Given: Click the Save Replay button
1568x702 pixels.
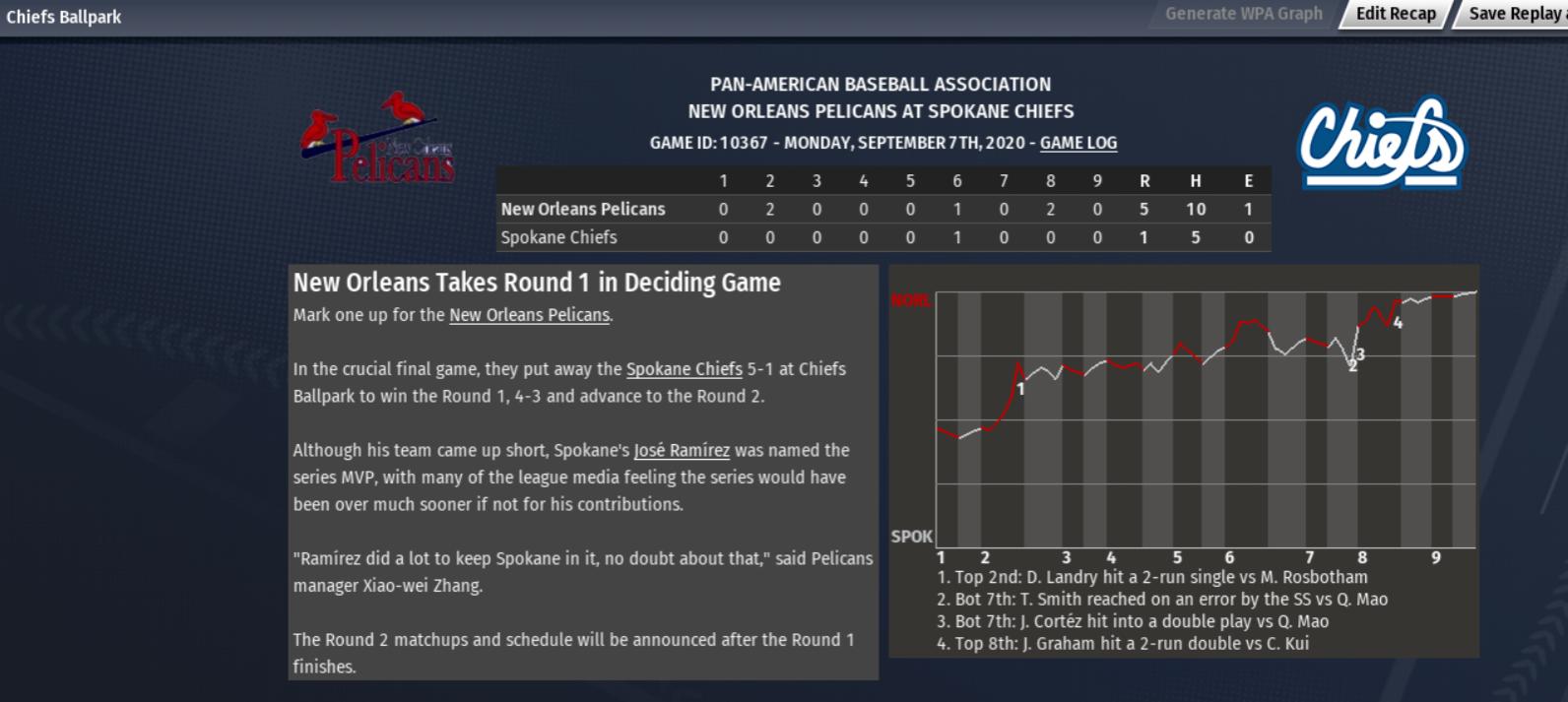Looking at the screenshot, I should pos(1513,14).
